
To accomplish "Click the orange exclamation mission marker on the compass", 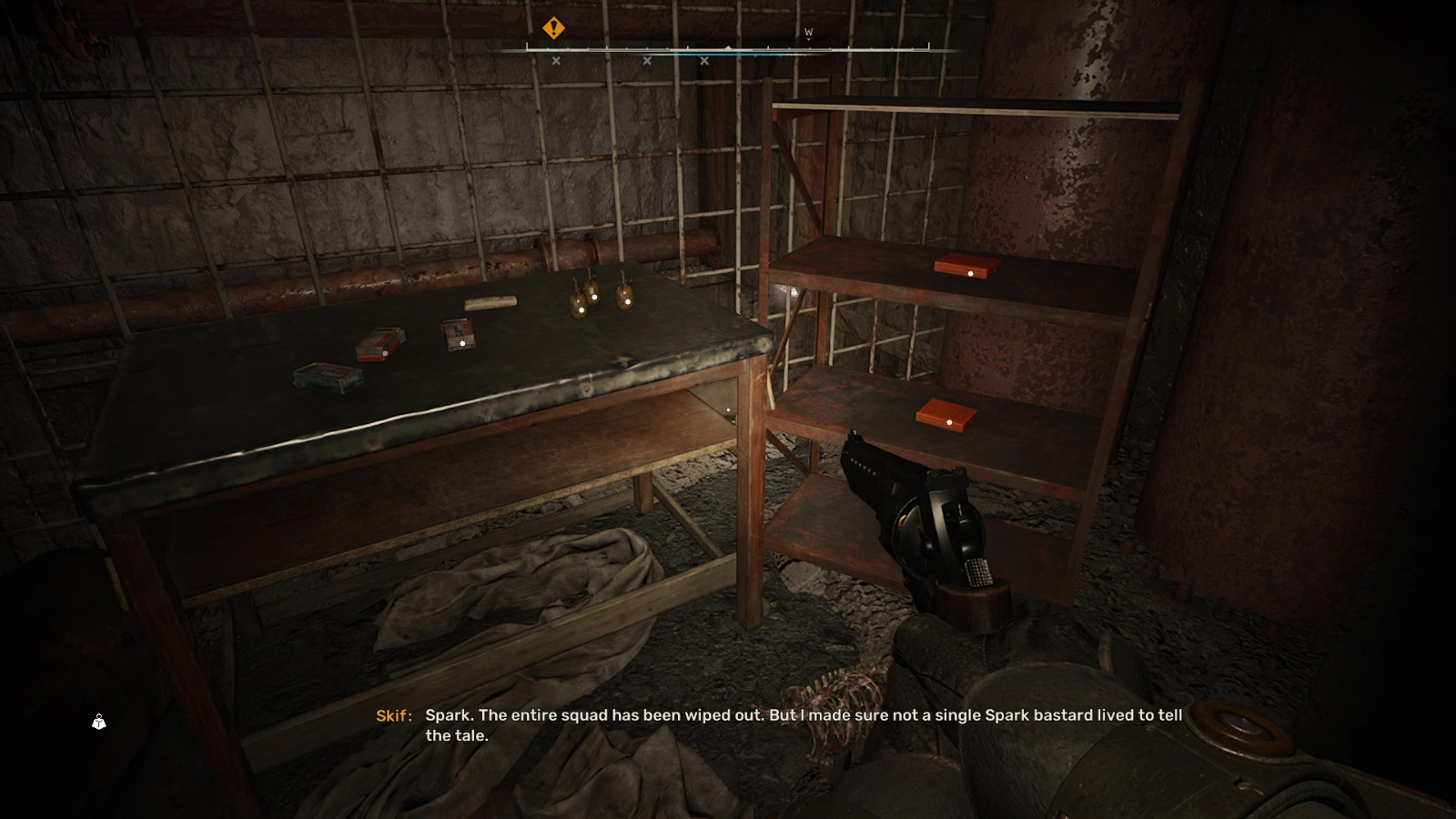I will 551,28.
